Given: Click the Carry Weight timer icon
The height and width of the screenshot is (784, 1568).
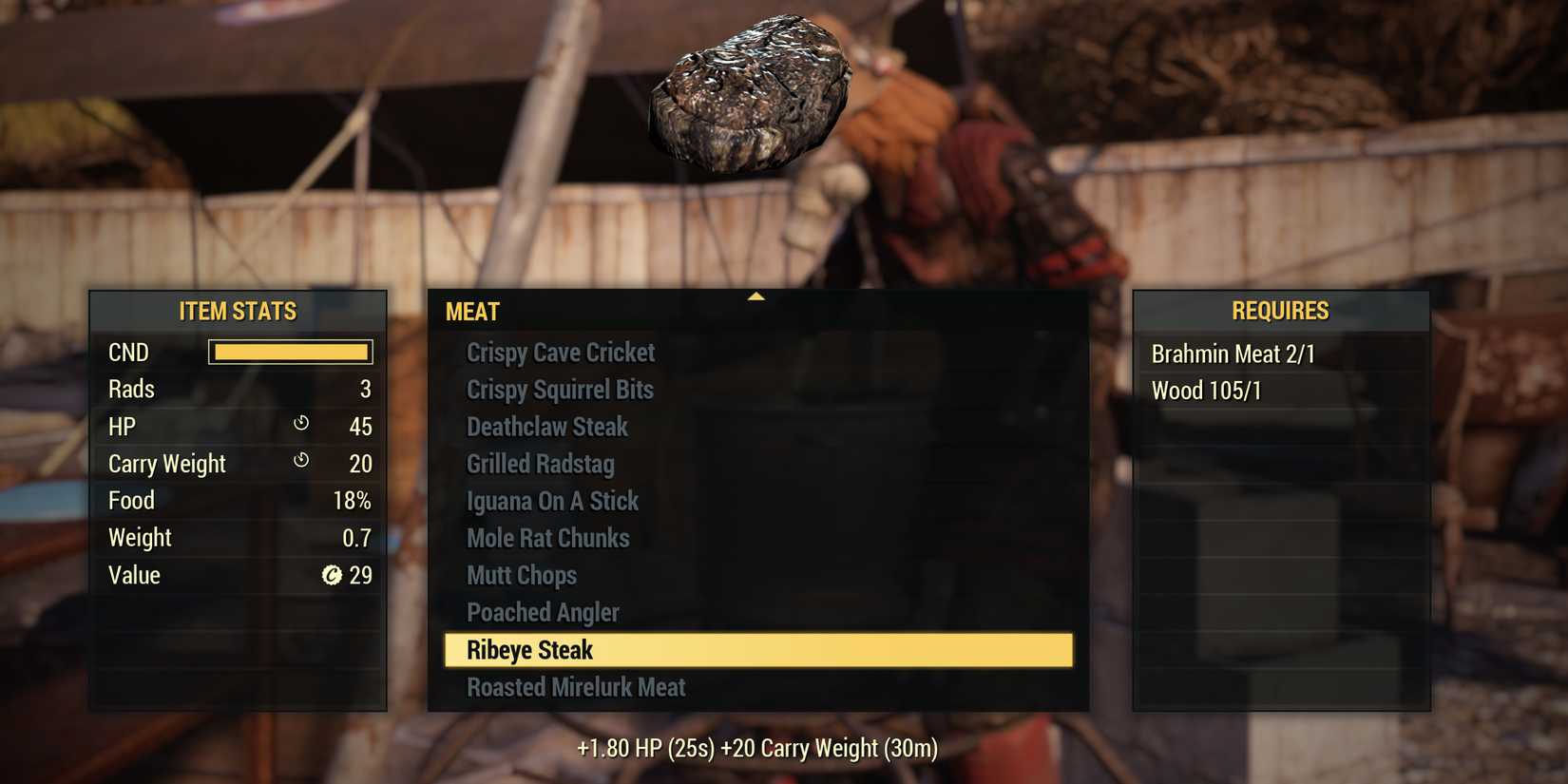Looking at the screenshot, I should (302, 461).
